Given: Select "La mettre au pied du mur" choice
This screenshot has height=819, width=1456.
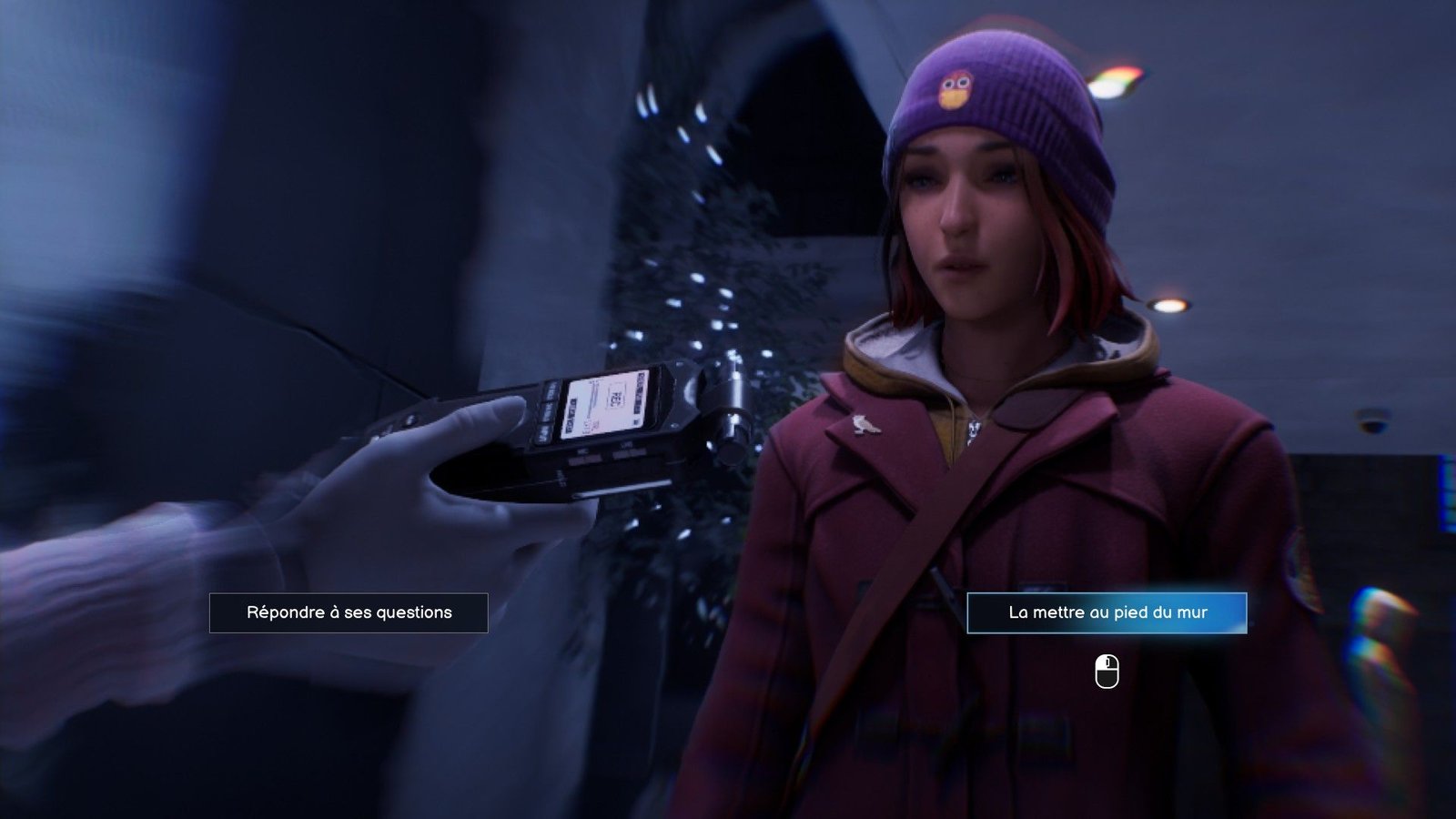Looking at the screenshot, I should click(1107, 612).
